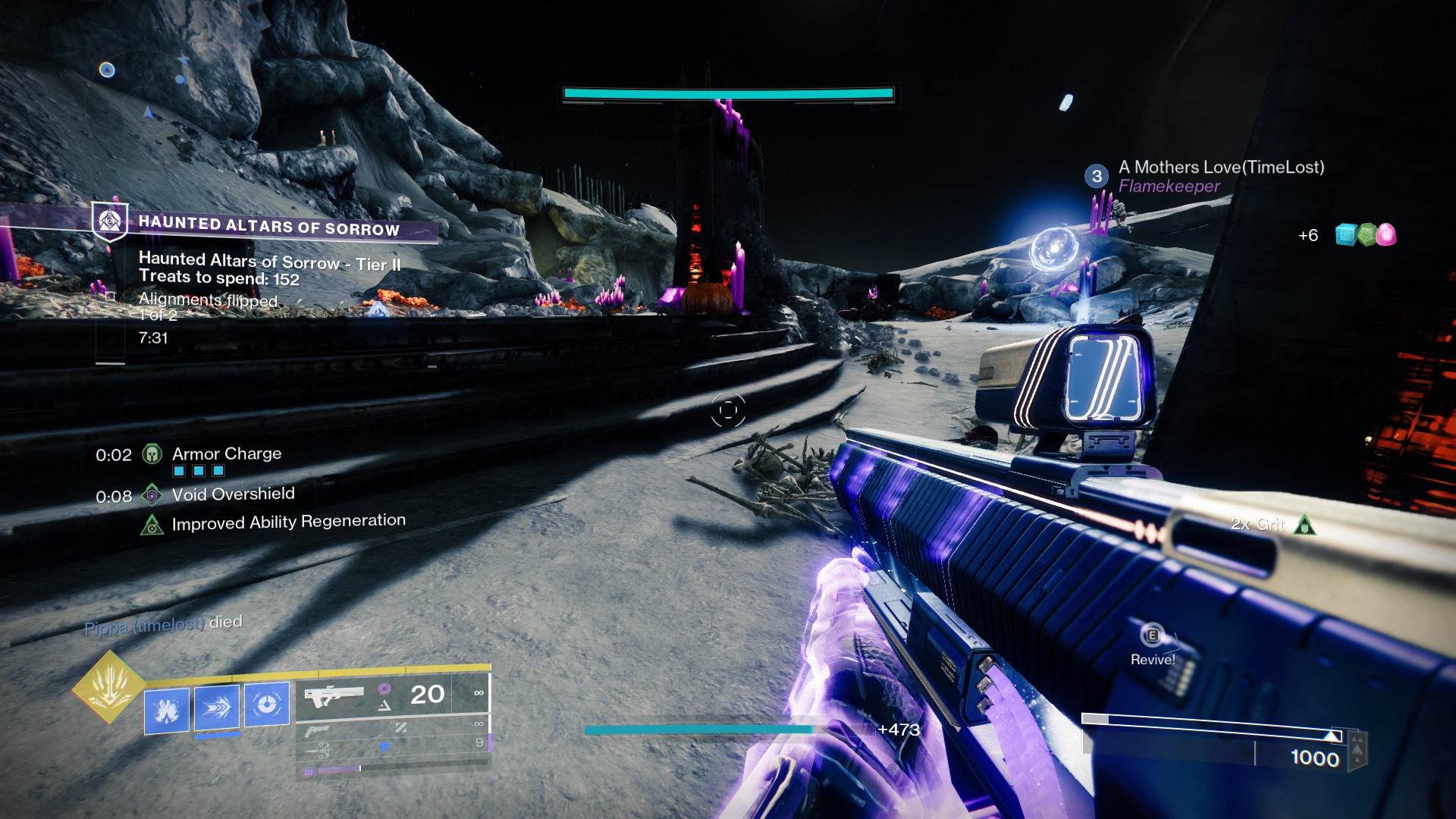
Task: Click the green gem candy pickup icon
Action: click(1366, 235)
